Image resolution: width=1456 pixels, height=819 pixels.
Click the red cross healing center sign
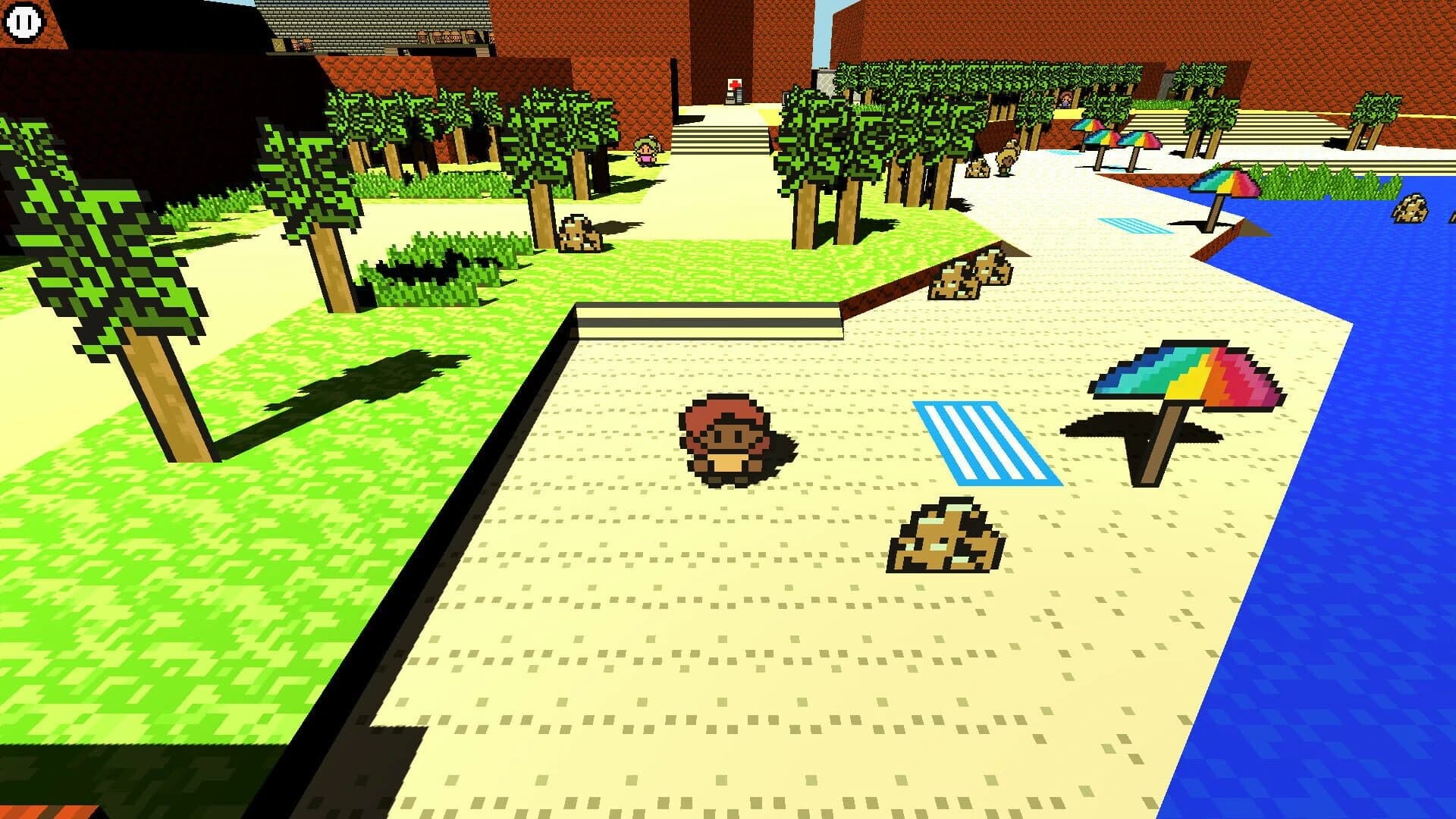(733, 85)
